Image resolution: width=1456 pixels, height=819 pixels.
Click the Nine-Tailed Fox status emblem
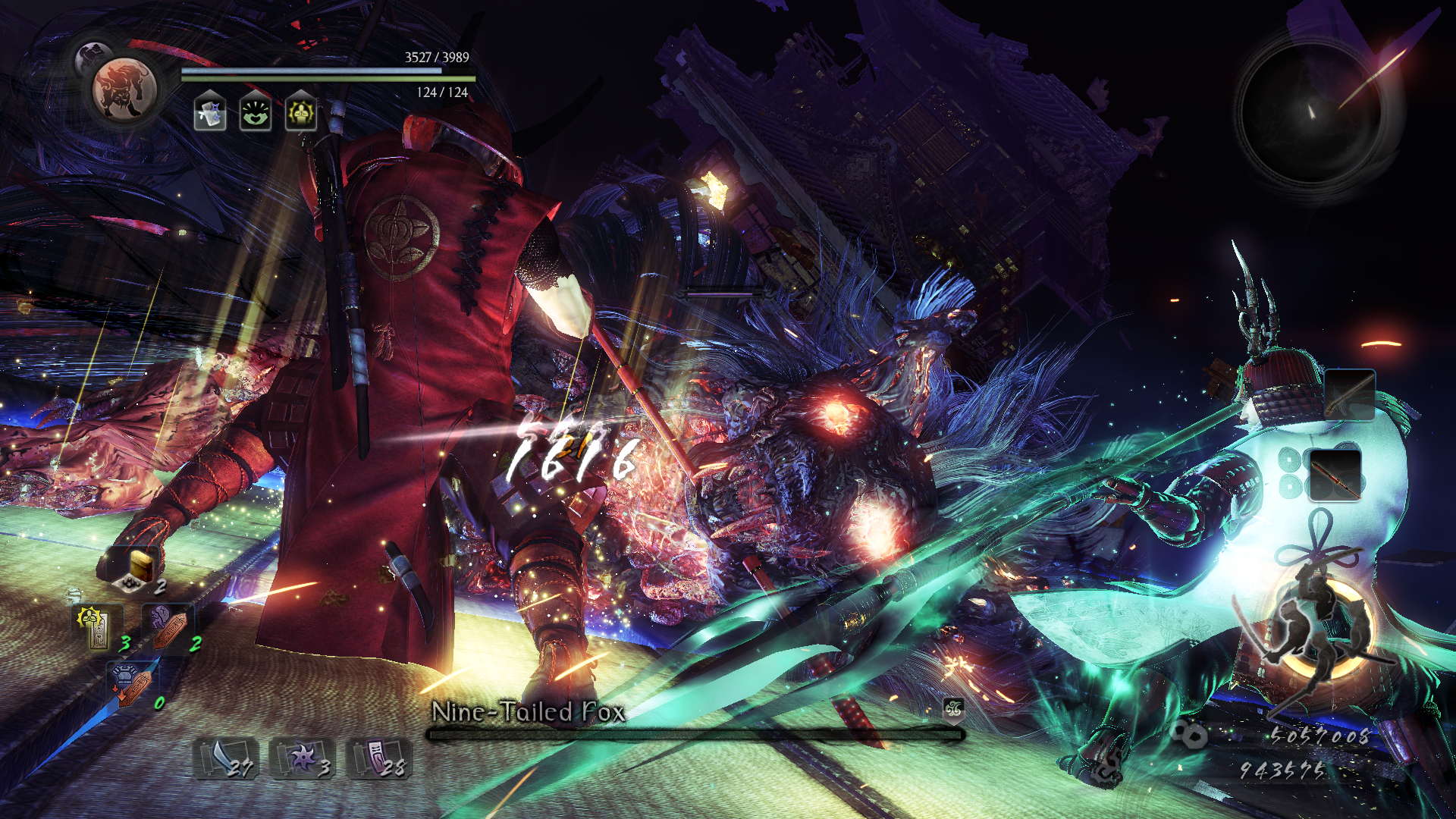click(x=953, y=709)
